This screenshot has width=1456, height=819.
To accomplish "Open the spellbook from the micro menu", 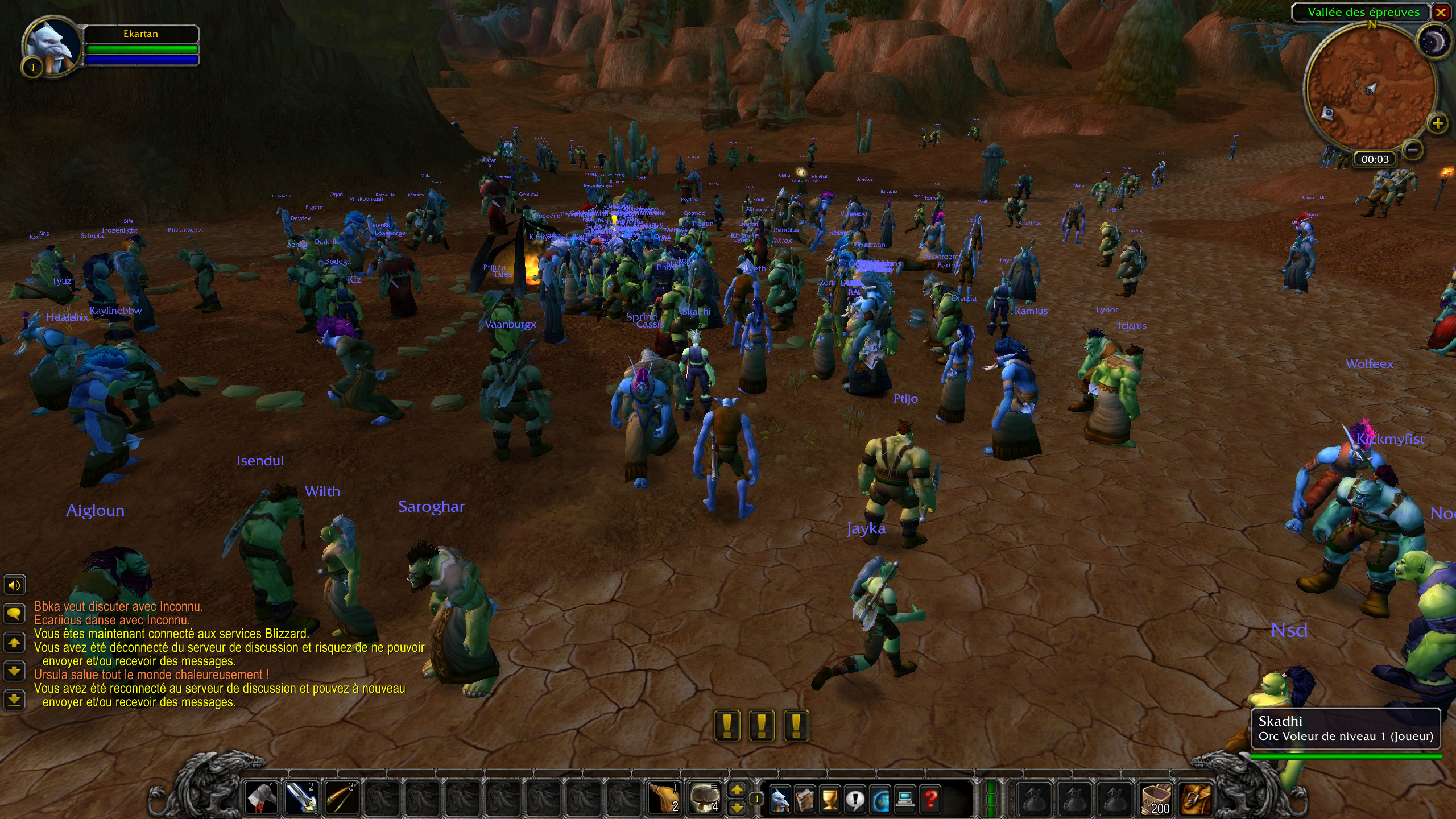I will pyautogui.click(x=804, y=800).
